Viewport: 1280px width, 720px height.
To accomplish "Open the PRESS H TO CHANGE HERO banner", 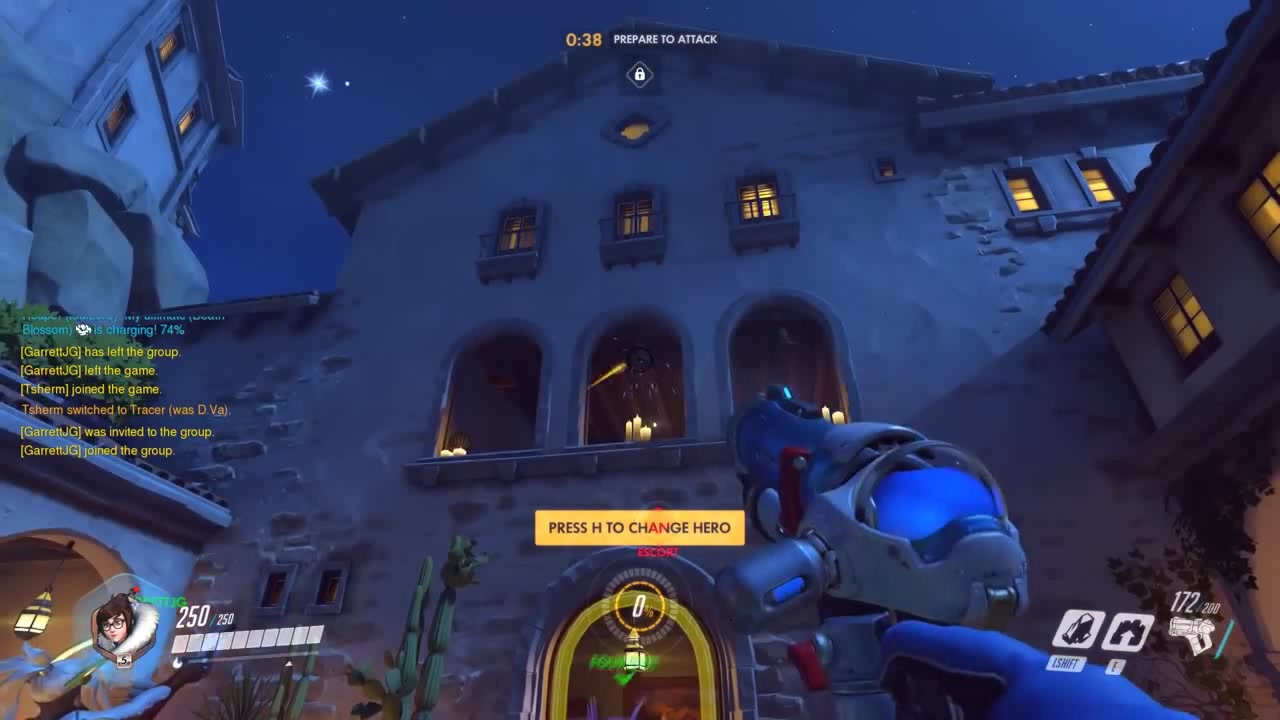I will (640, 527).
